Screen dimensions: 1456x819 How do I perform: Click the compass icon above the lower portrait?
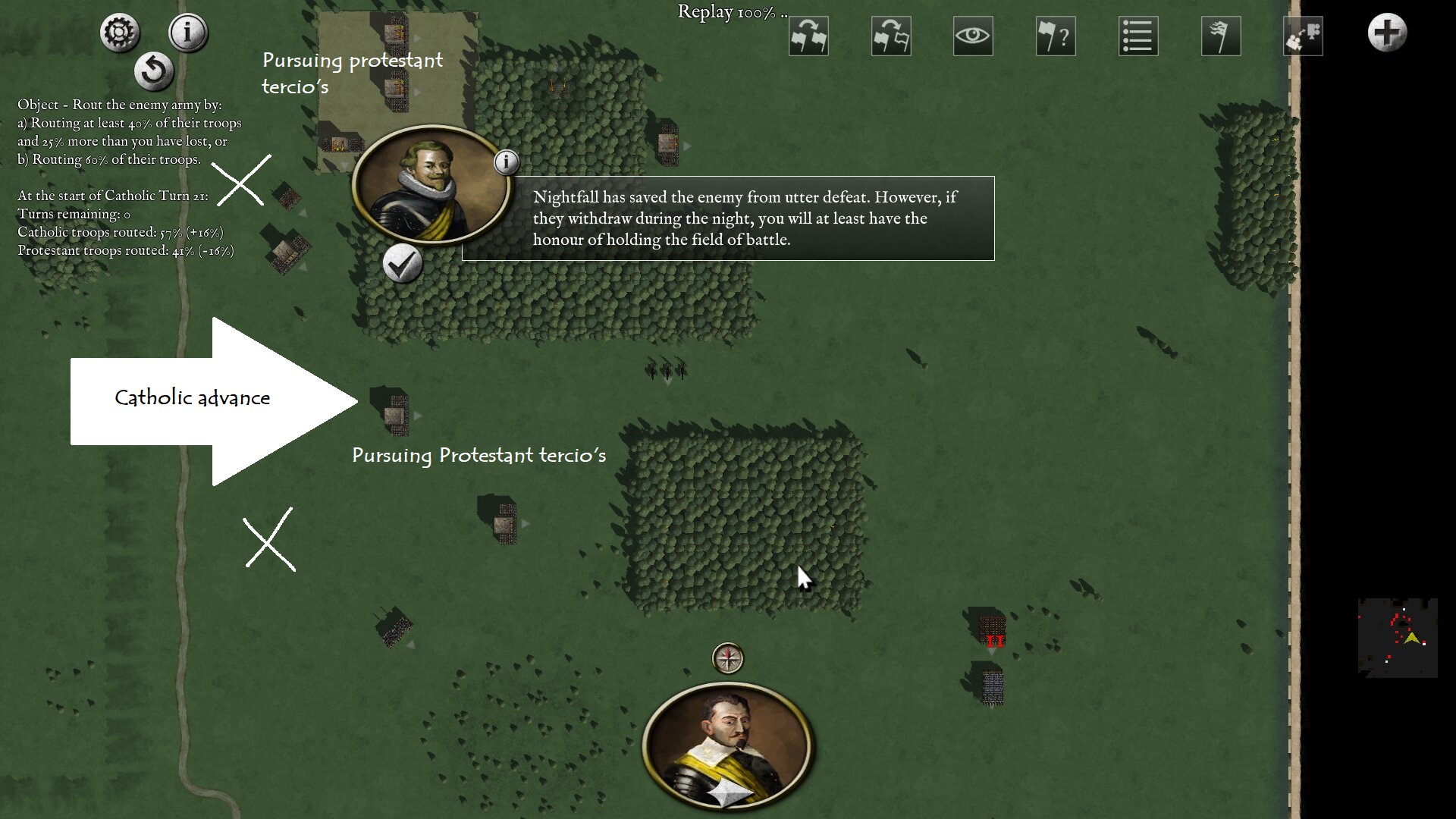tap(728, 658)
